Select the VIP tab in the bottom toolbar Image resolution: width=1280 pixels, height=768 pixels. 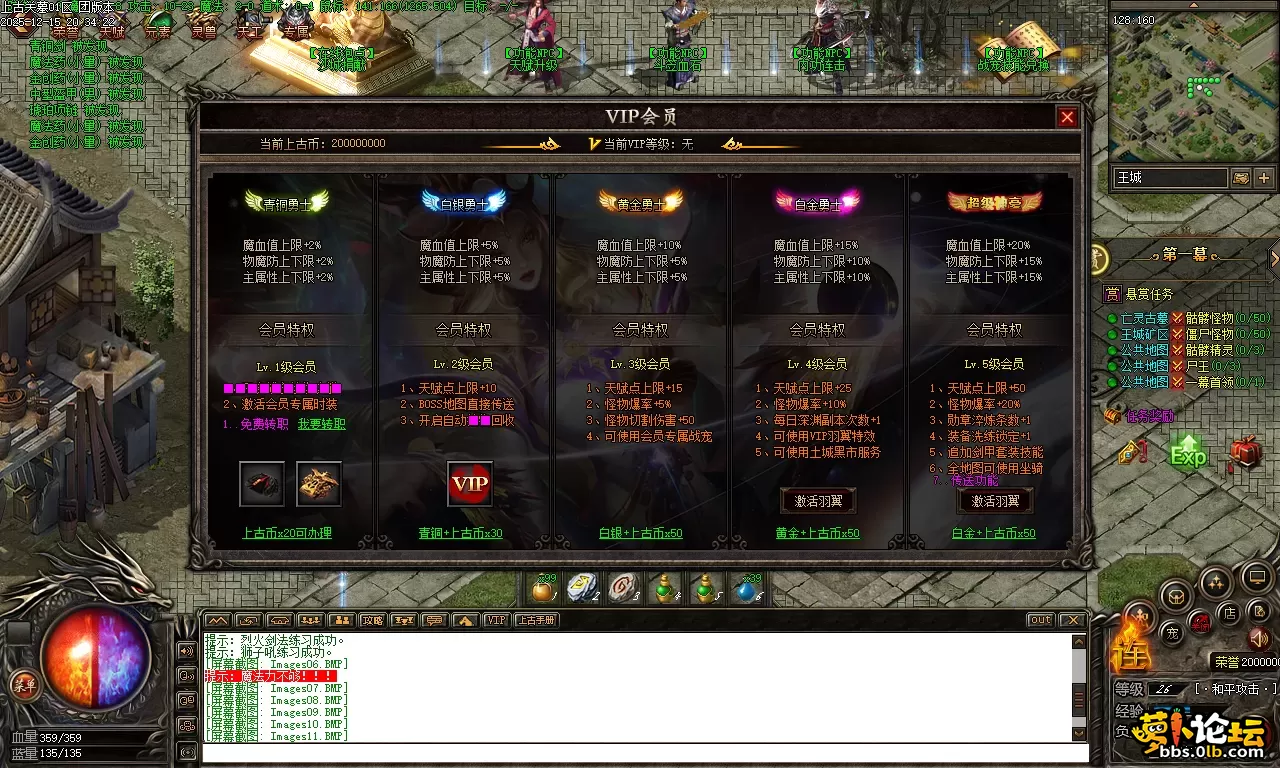[x=496, y=620]
